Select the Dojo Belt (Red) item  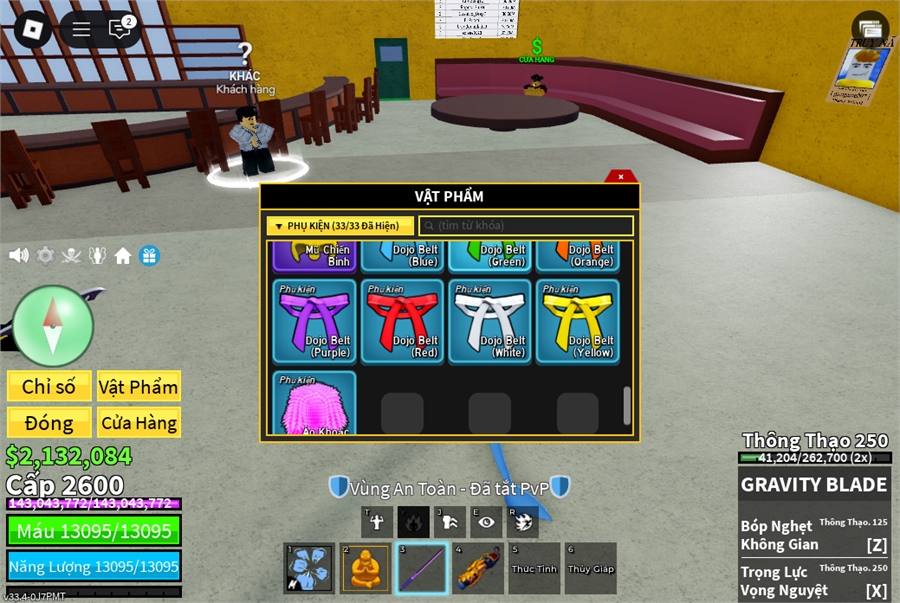[x=402, y=320]
